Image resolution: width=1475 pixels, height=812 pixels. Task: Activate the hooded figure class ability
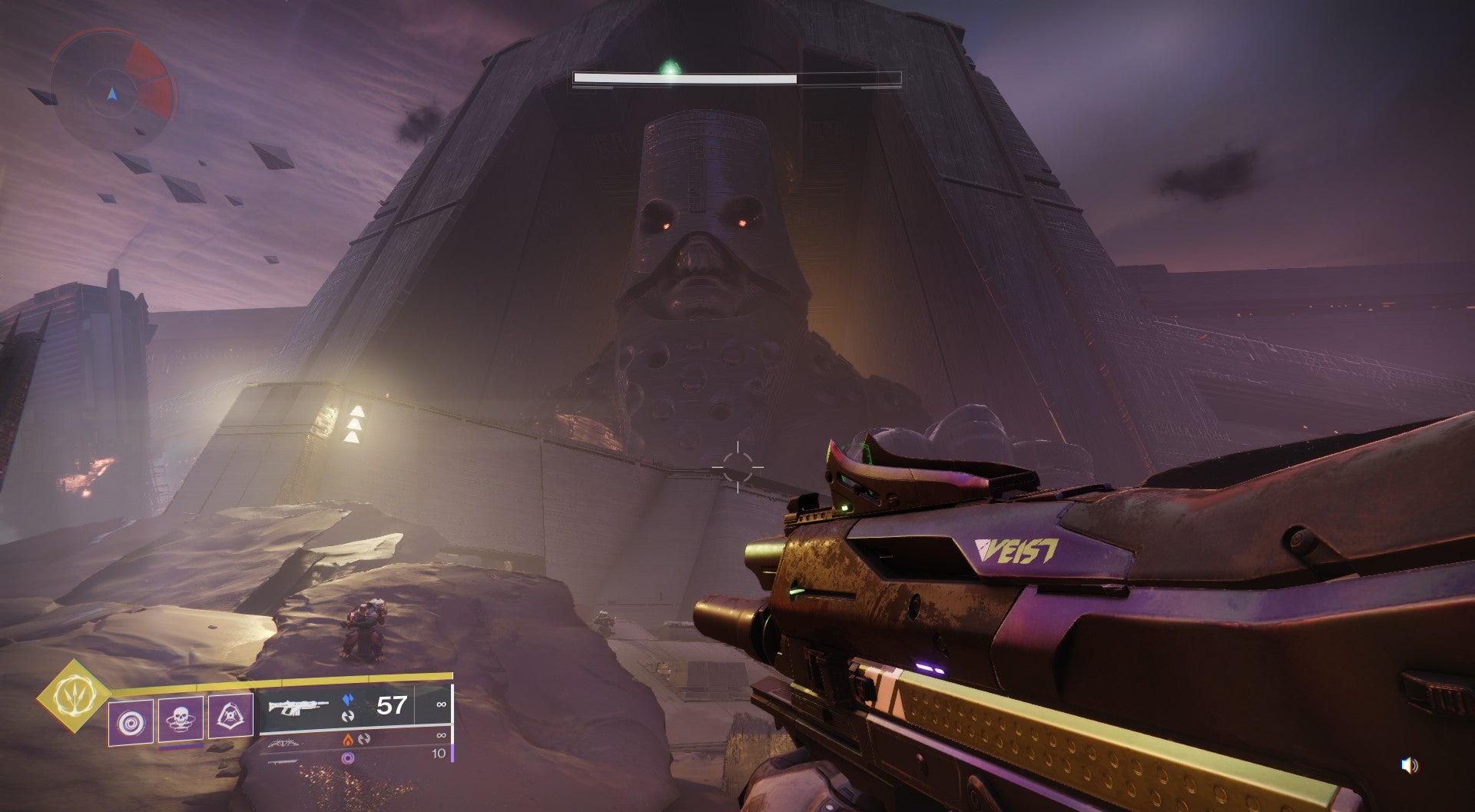[x=230, y=721]
